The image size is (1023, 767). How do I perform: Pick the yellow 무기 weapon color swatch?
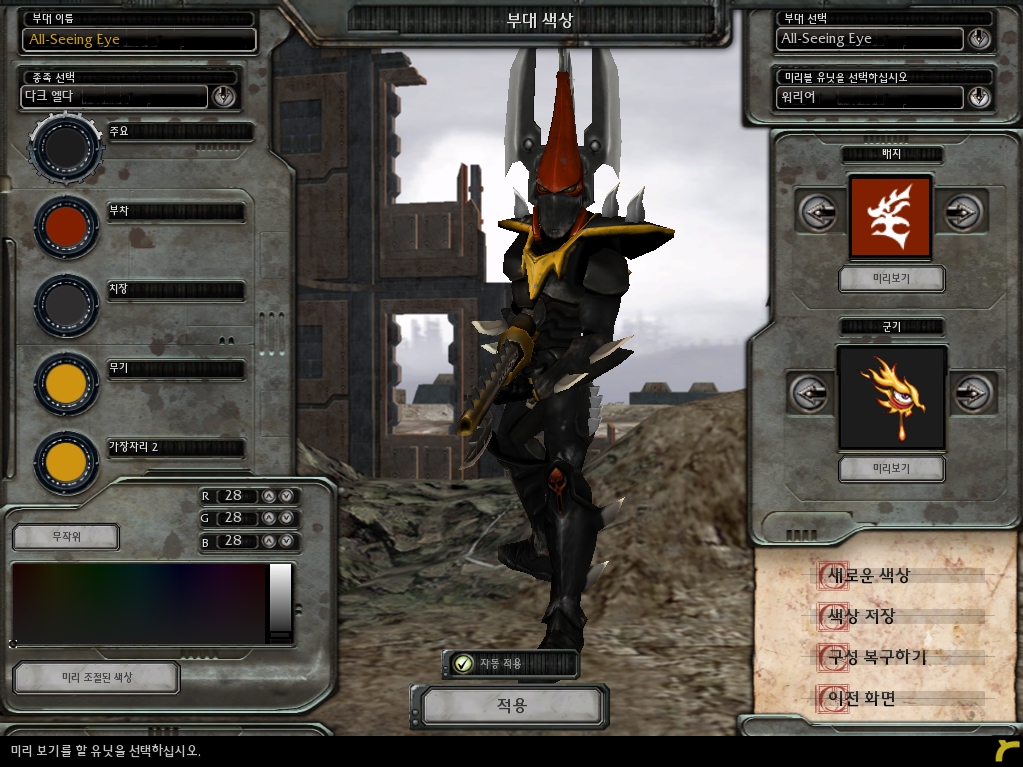click(x=66, y=383)
